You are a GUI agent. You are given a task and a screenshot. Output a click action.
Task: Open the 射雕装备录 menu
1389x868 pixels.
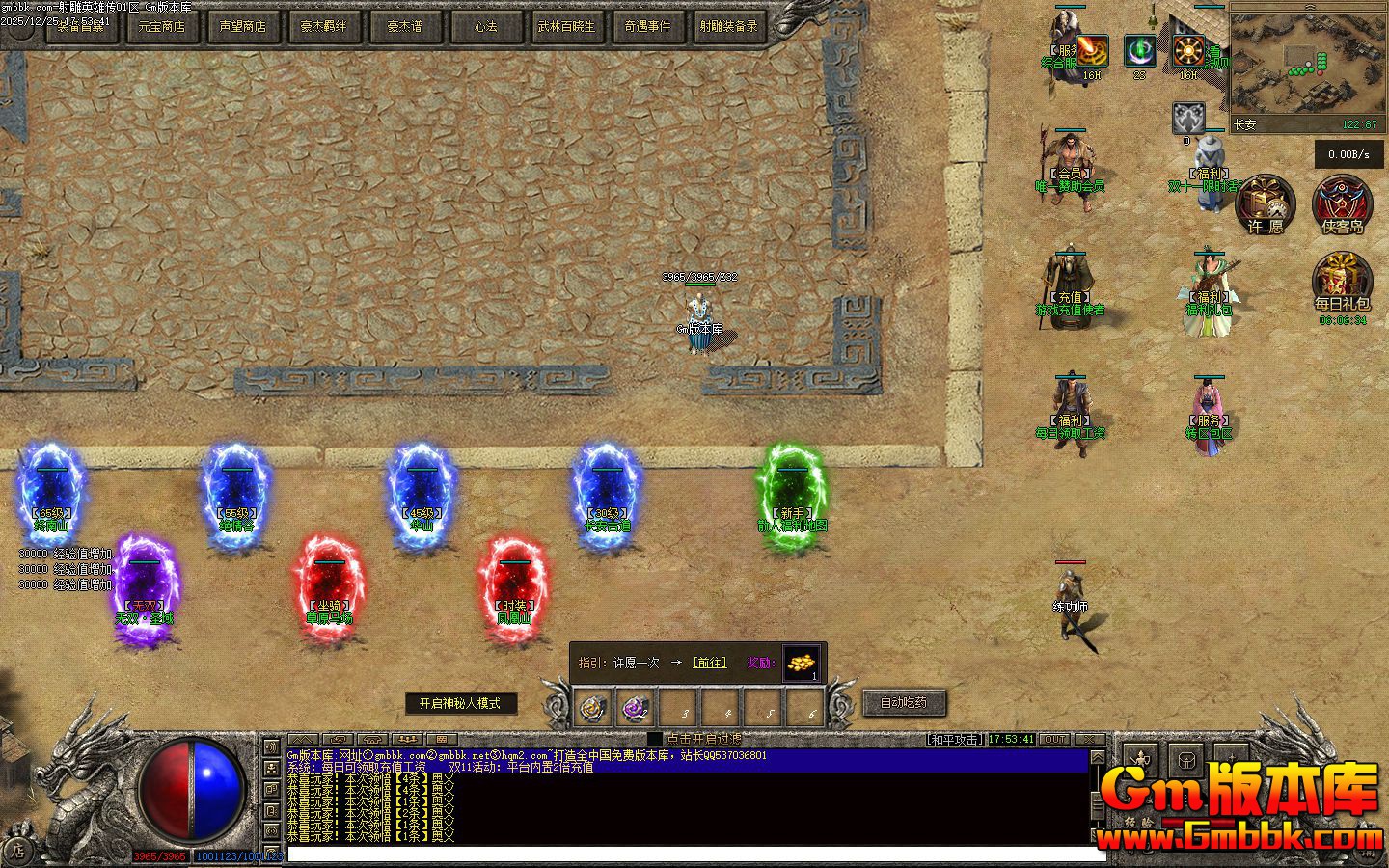[x=729, y=27]
